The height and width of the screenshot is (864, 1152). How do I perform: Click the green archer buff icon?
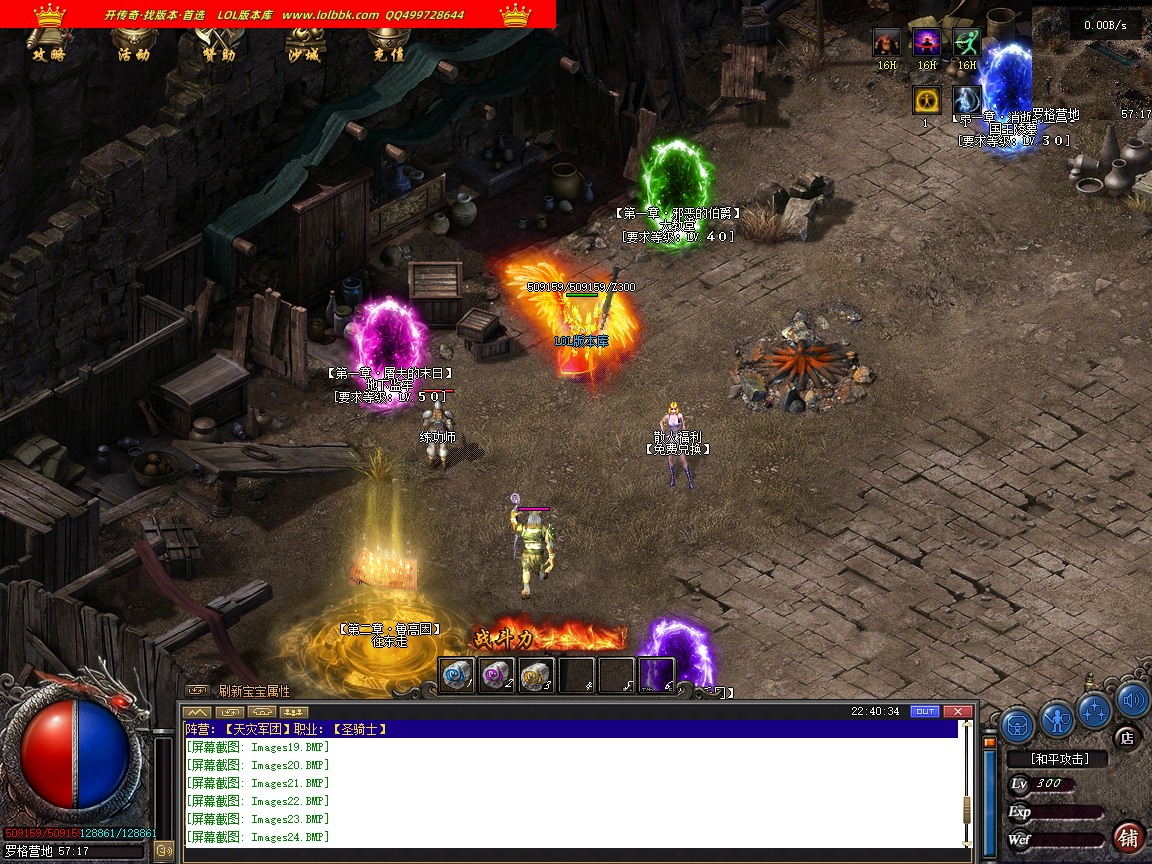coord(967,43)
